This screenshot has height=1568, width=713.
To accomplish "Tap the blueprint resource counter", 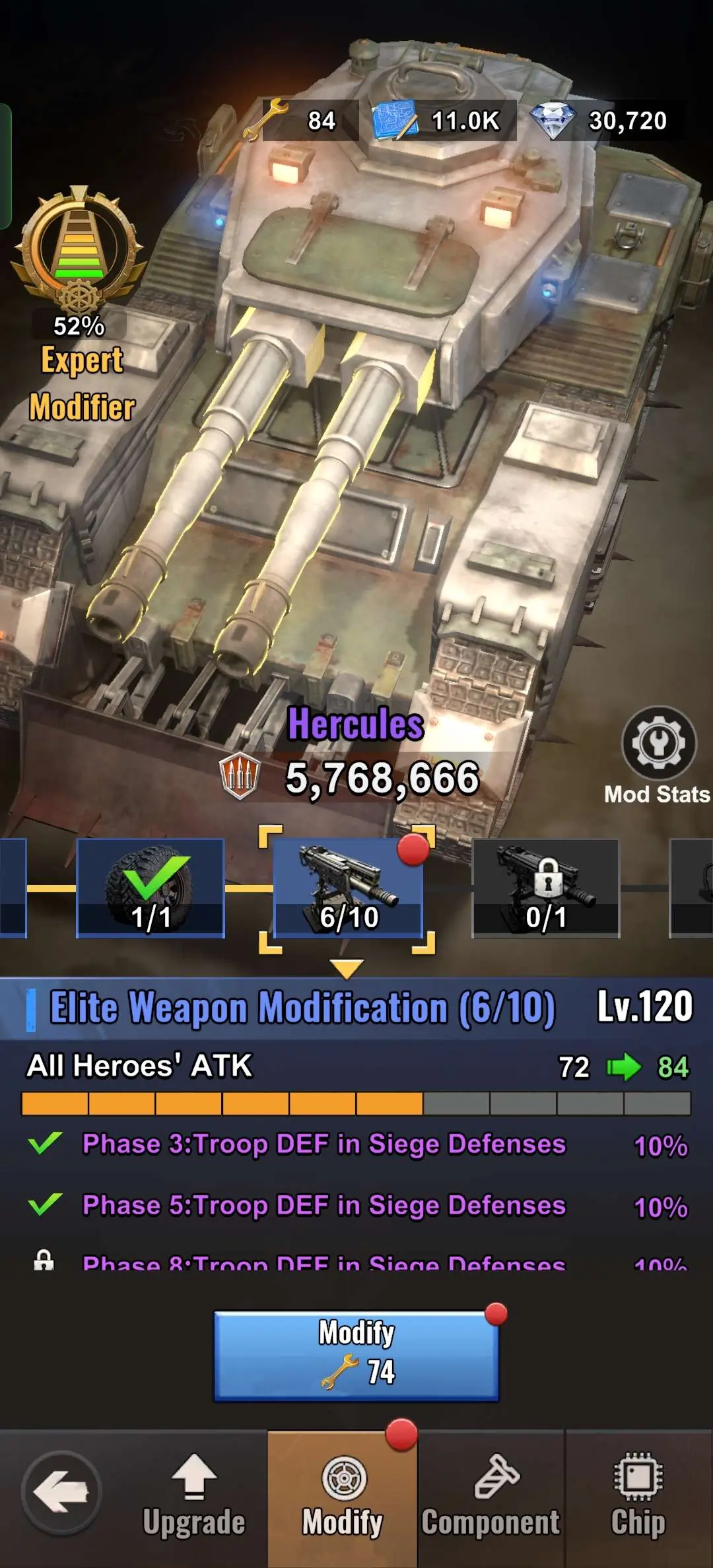I will coord(444,120).
